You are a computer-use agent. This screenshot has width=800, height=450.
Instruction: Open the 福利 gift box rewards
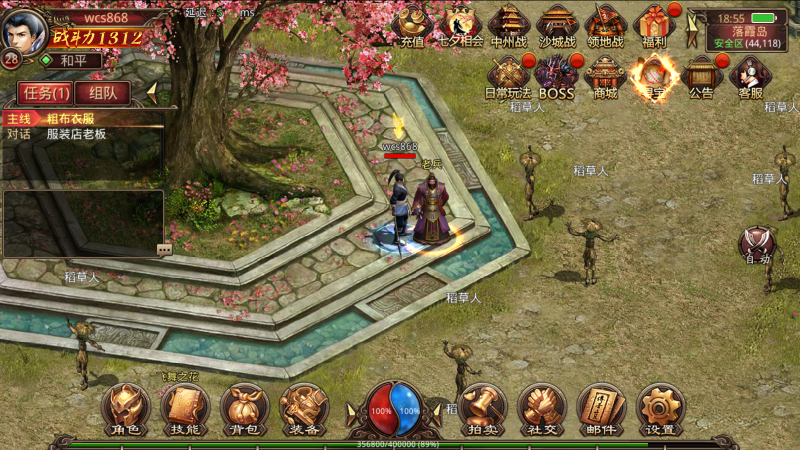coord(655,25)
